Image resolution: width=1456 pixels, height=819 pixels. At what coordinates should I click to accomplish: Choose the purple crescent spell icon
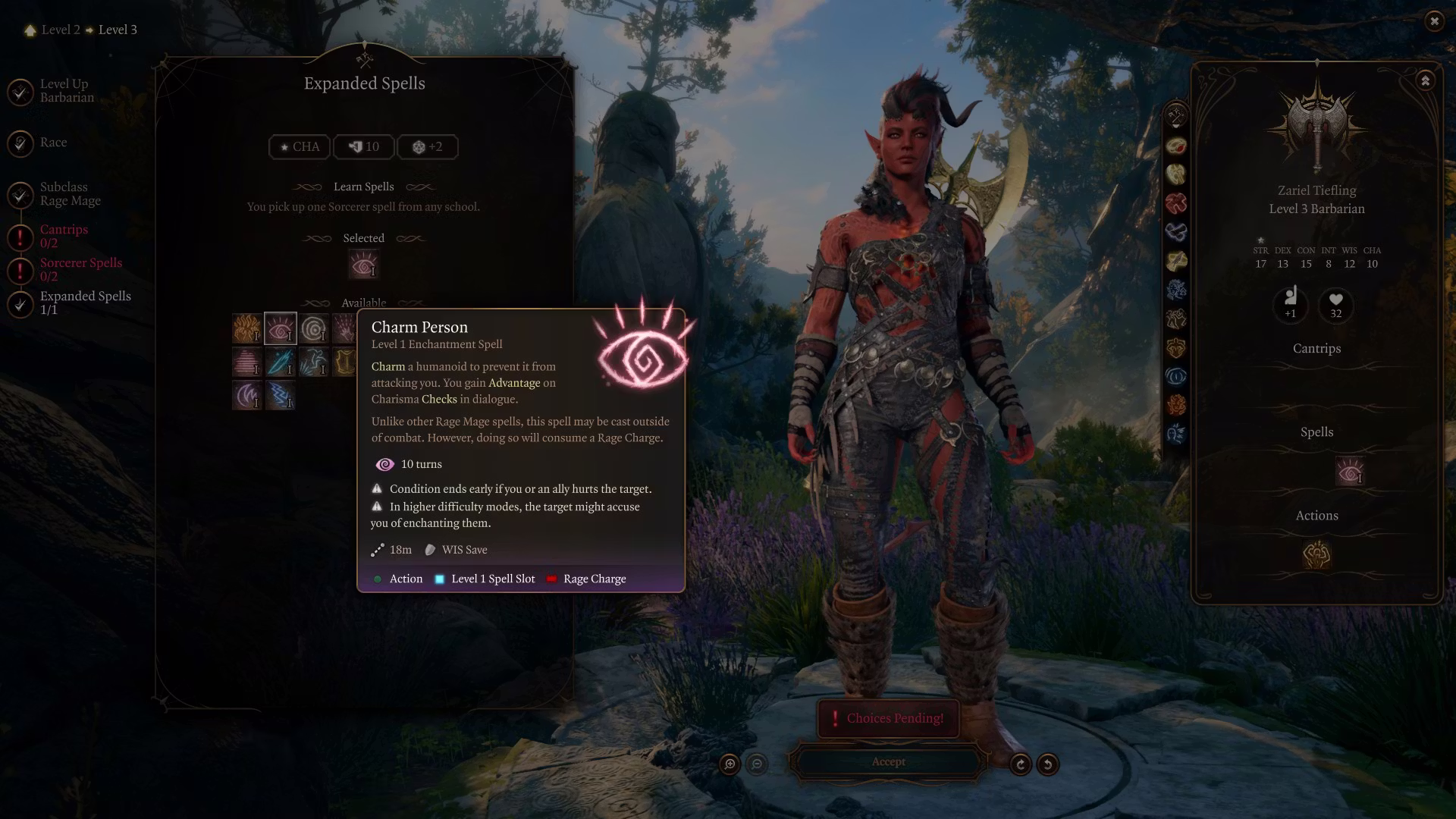[246, 396]
